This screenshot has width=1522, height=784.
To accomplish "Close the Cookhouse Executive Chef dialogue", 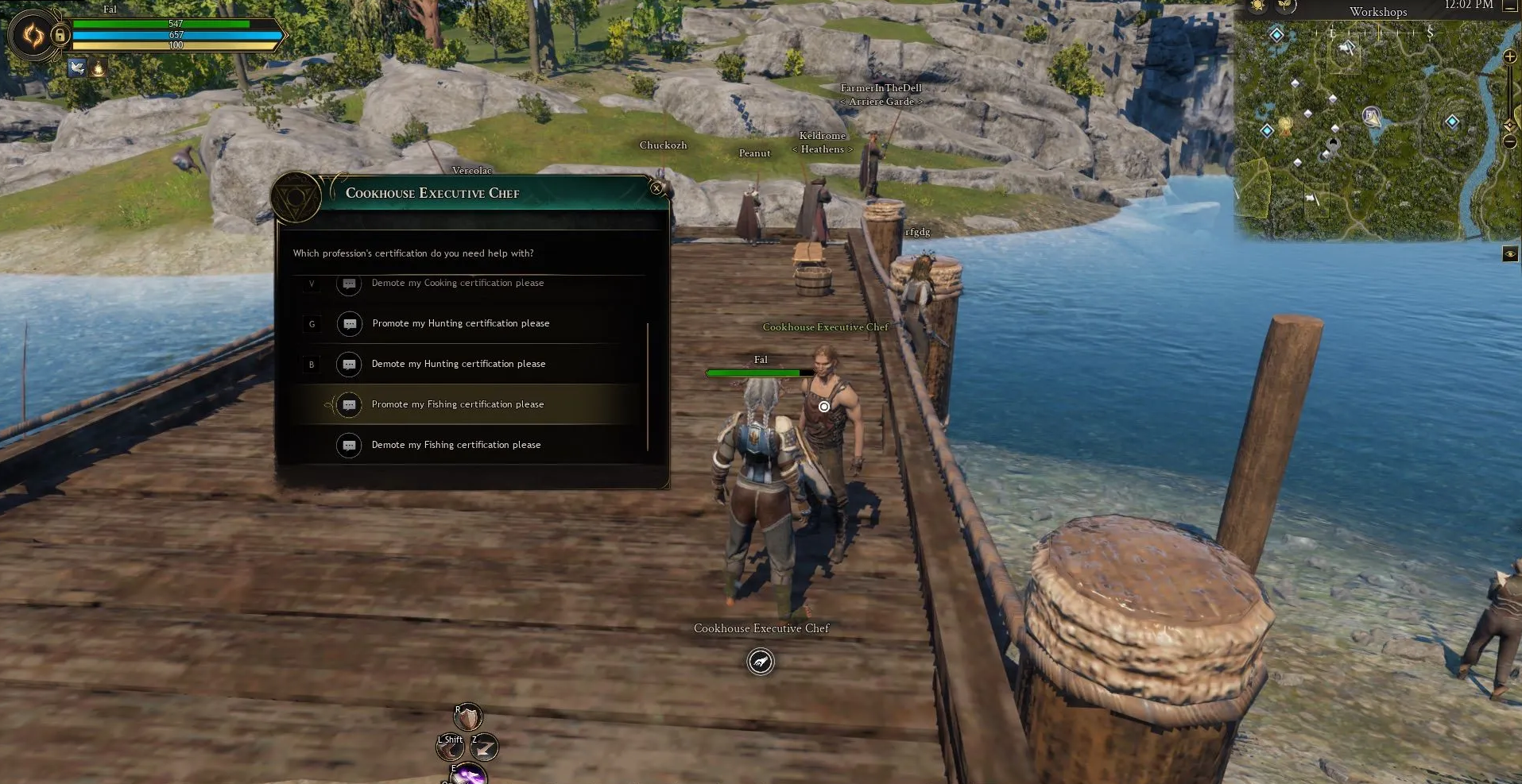I will 656,188.
